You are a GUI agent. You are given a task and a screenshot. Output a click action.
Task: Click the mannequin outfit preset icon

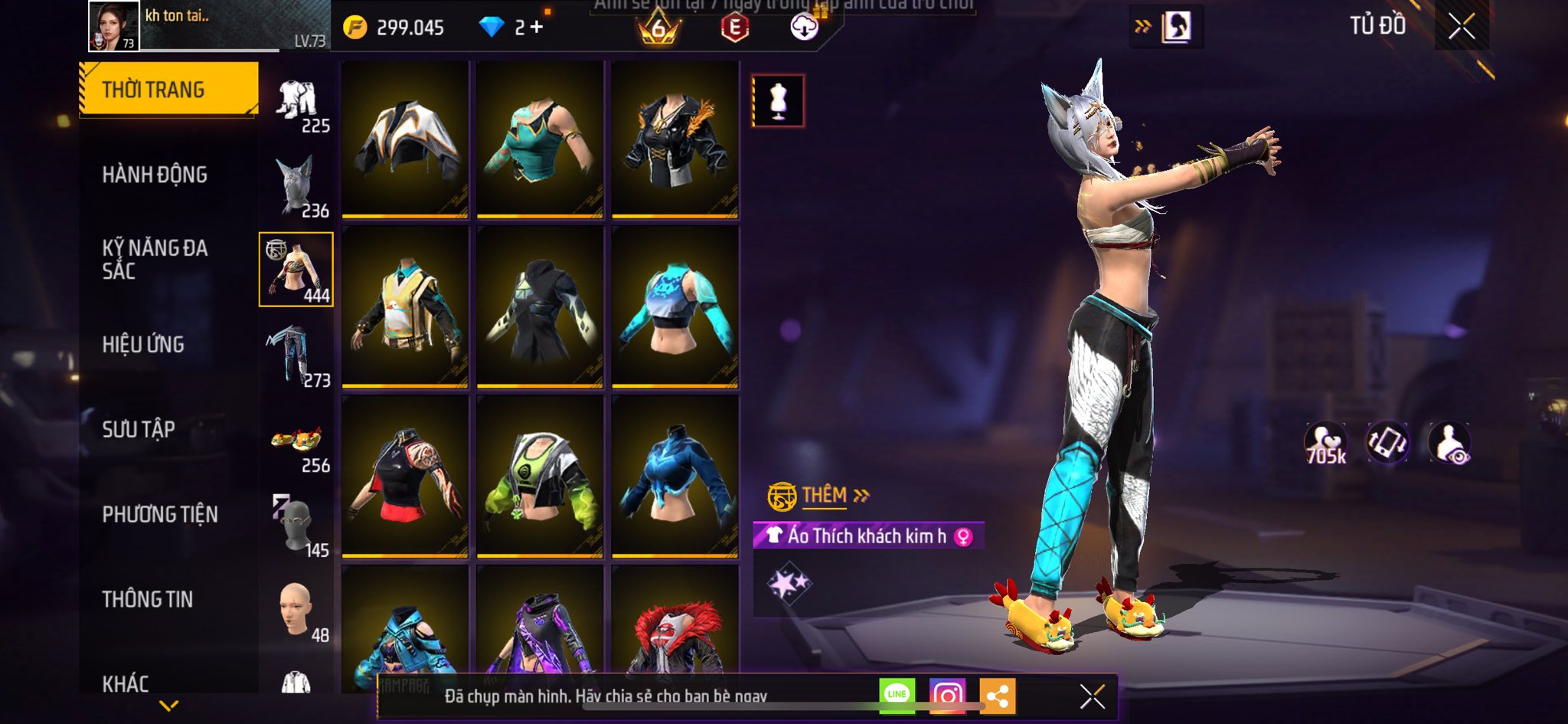click(778, 100)
